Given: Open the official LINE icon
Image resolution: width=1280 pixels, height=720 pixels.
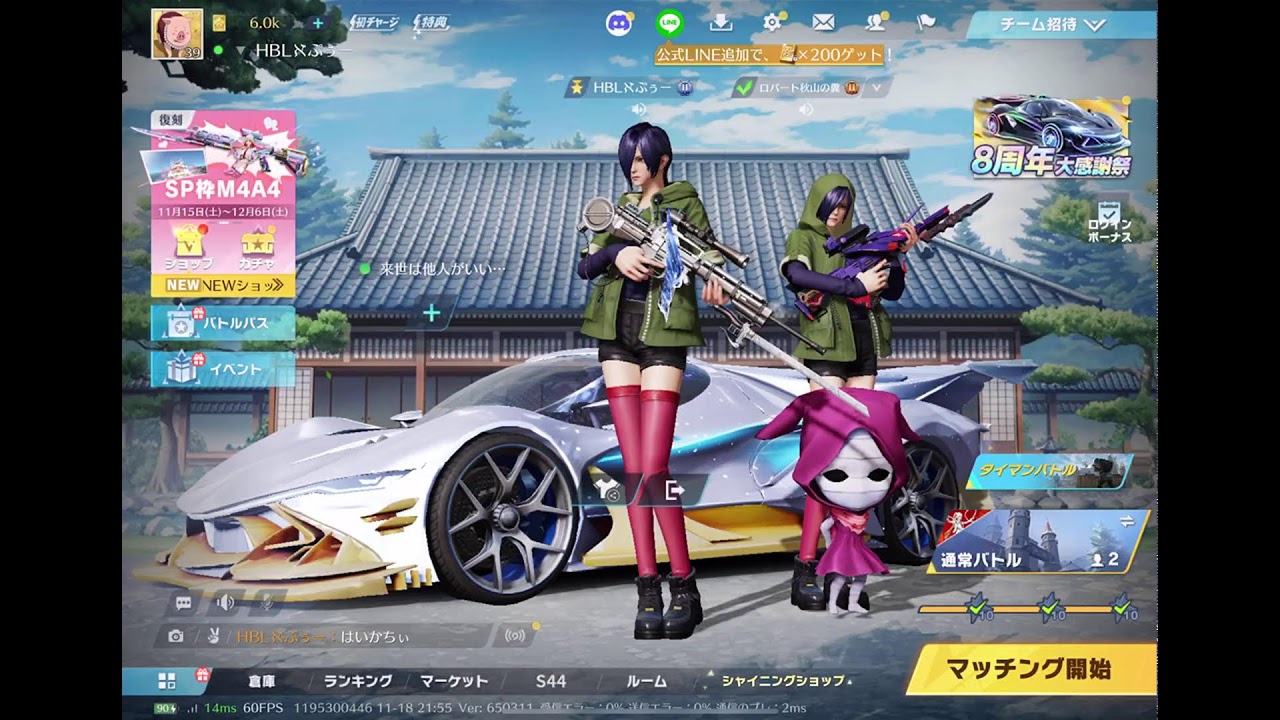Looking at the screenshot, I should pyautogui.click(x=669, y=23).
